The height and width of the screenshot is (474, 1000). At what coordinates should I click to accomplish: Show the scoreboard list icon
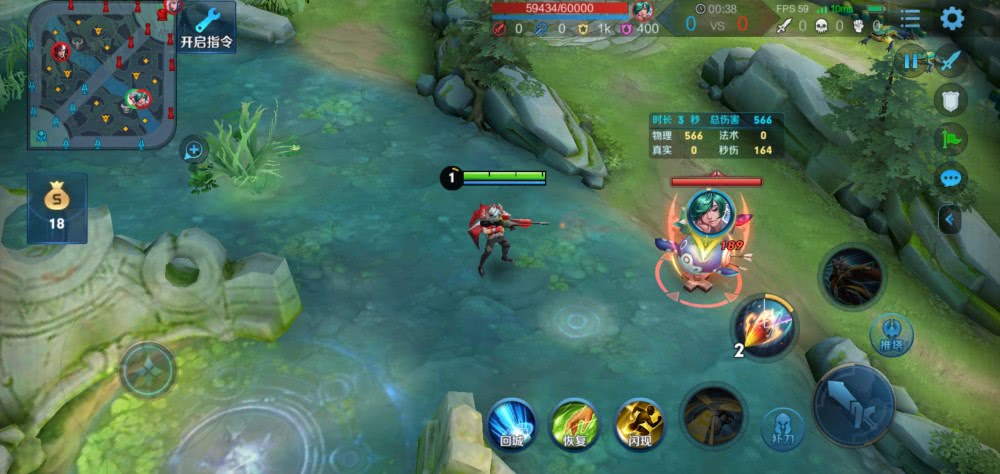[x=911, y=19]
